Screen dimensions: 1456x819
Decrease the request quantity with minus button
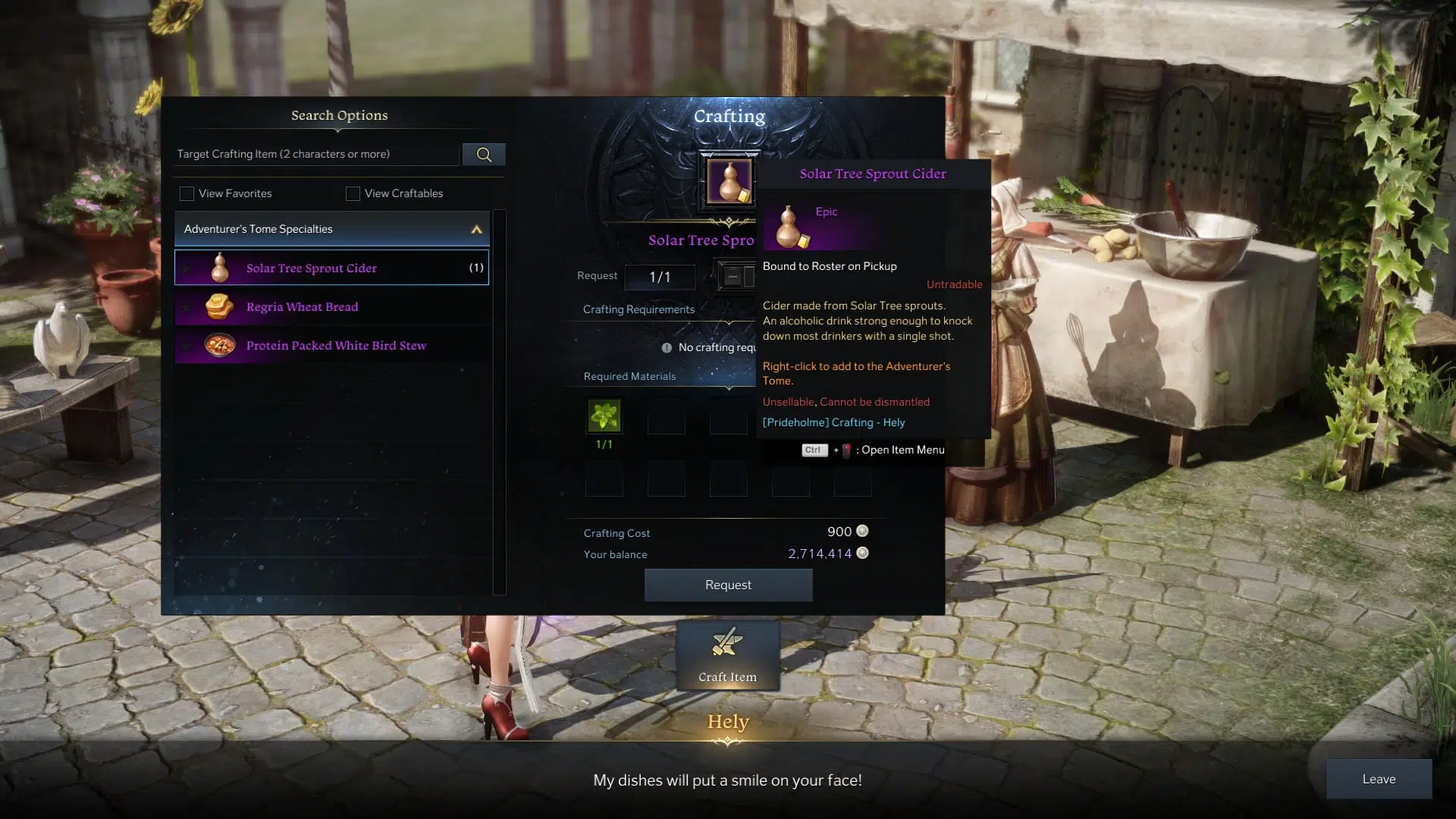(x=733, y=277)
